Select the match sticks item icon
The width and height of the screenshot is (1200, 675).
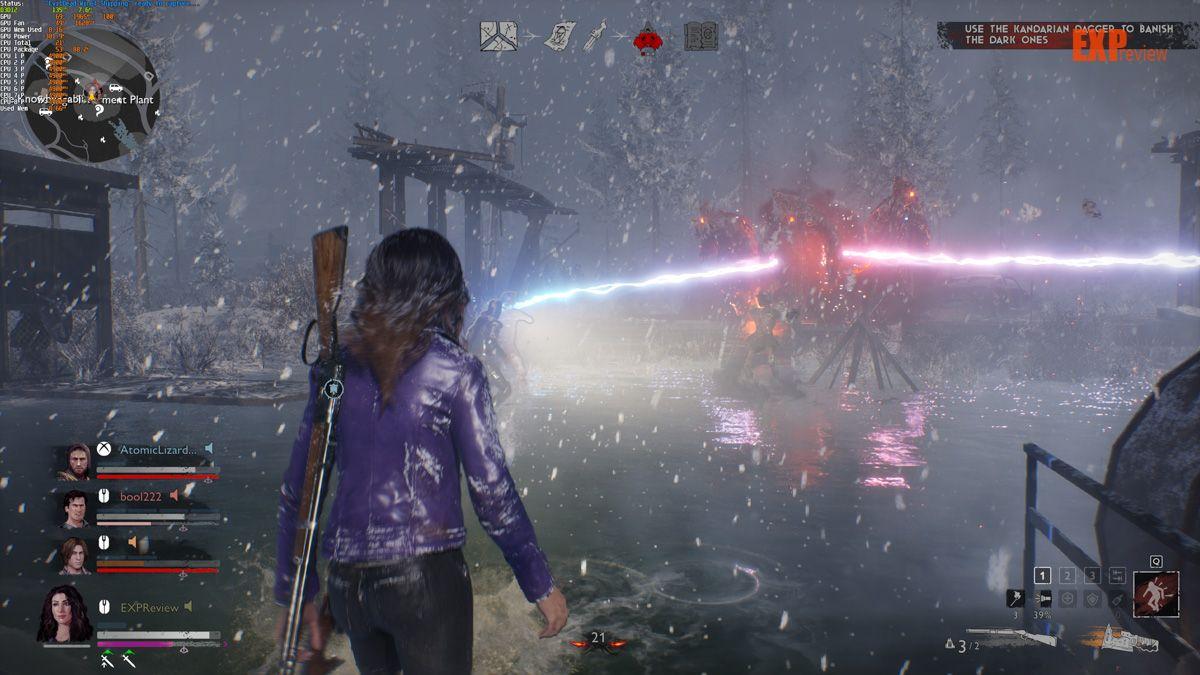(1016, 597)
